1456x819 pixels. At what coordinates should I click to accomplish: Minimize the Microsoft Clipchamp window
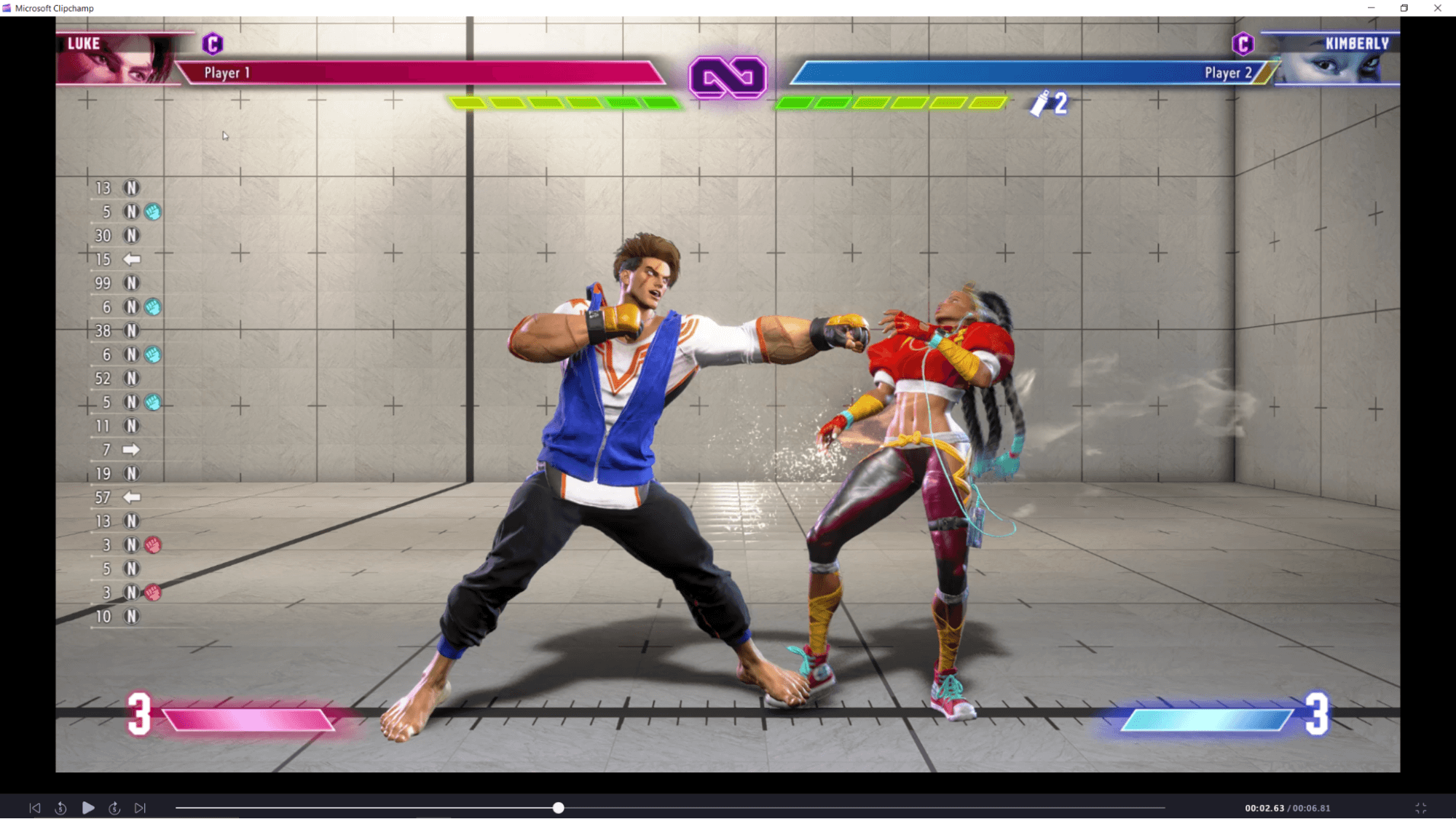click(1370, 8)
